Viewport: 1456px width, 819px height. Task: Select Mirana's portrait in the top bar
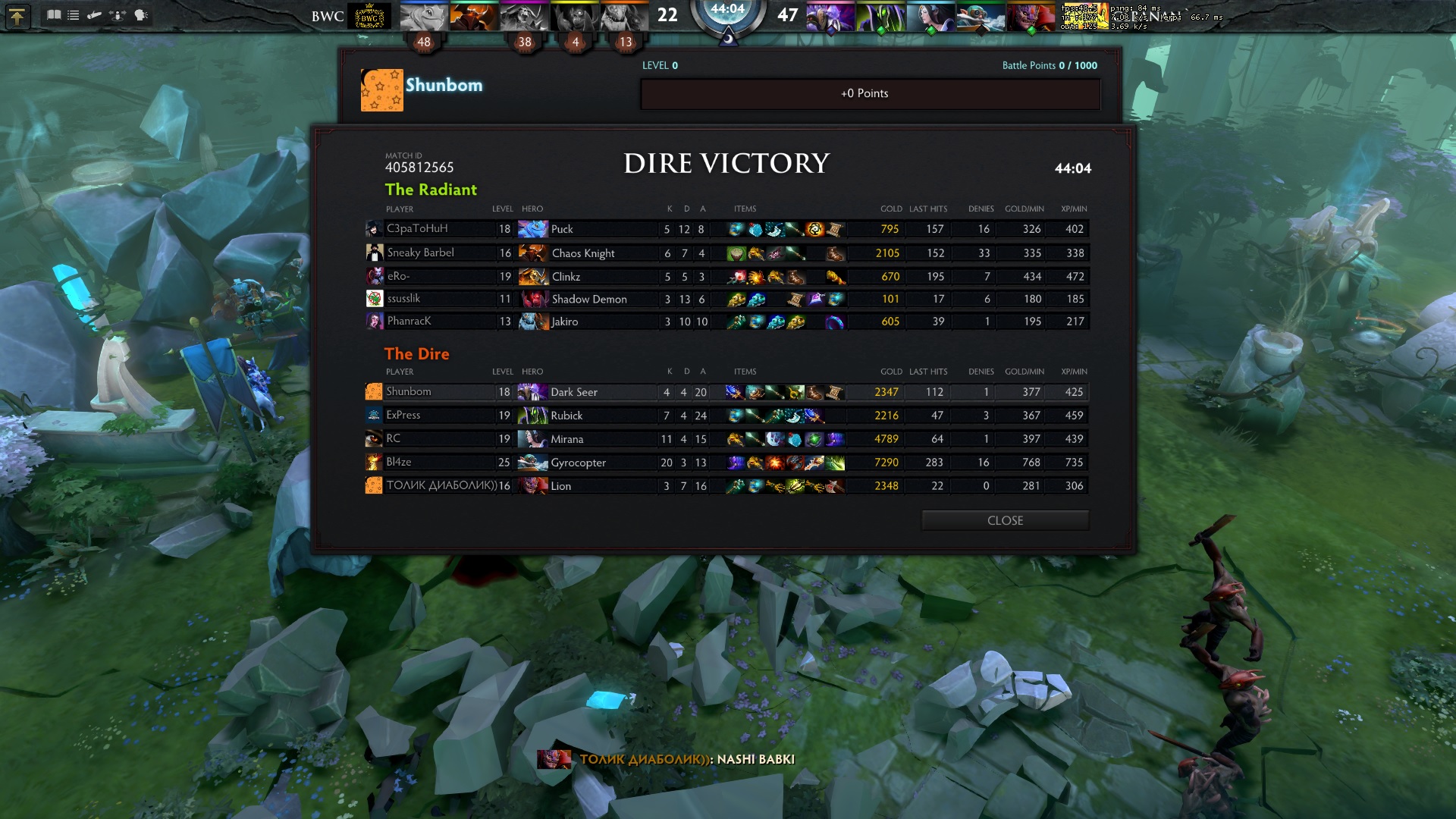coord(930,17)
